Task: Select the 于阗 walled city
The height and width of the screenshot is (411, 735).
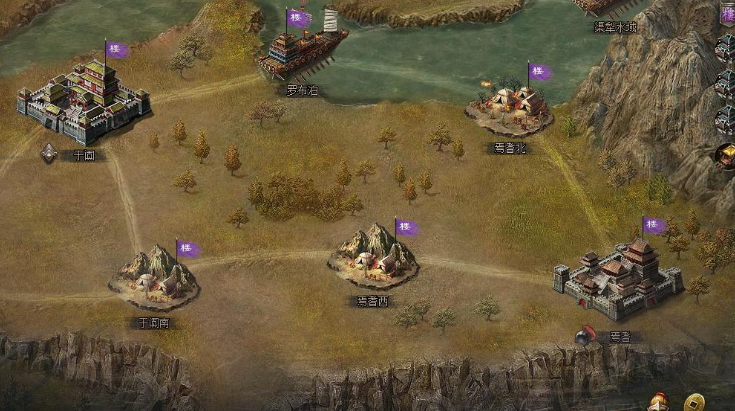Action: coord(84,101)
